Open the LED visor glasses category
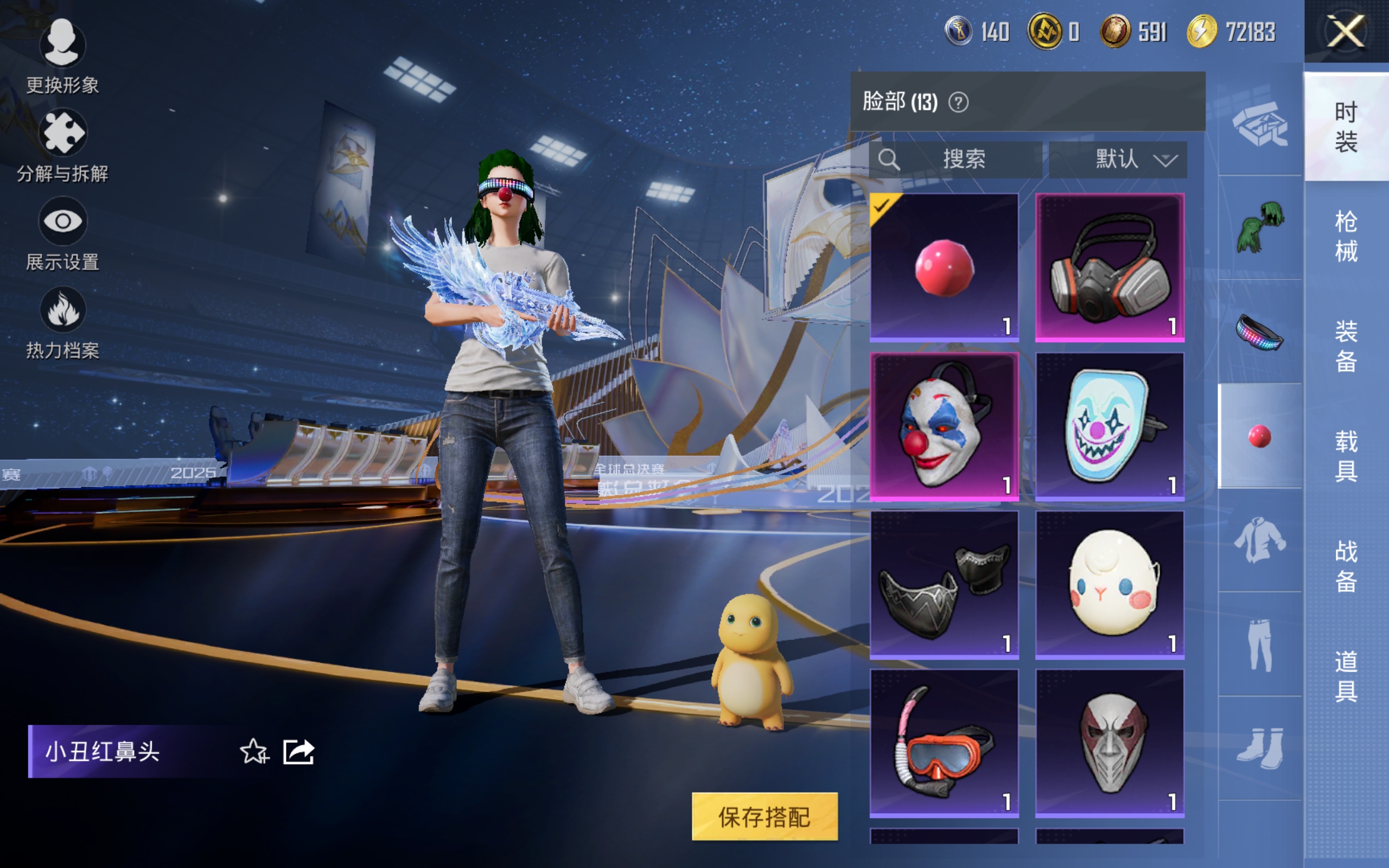This screenshot has width=1389, height=868. (1259, 332)
